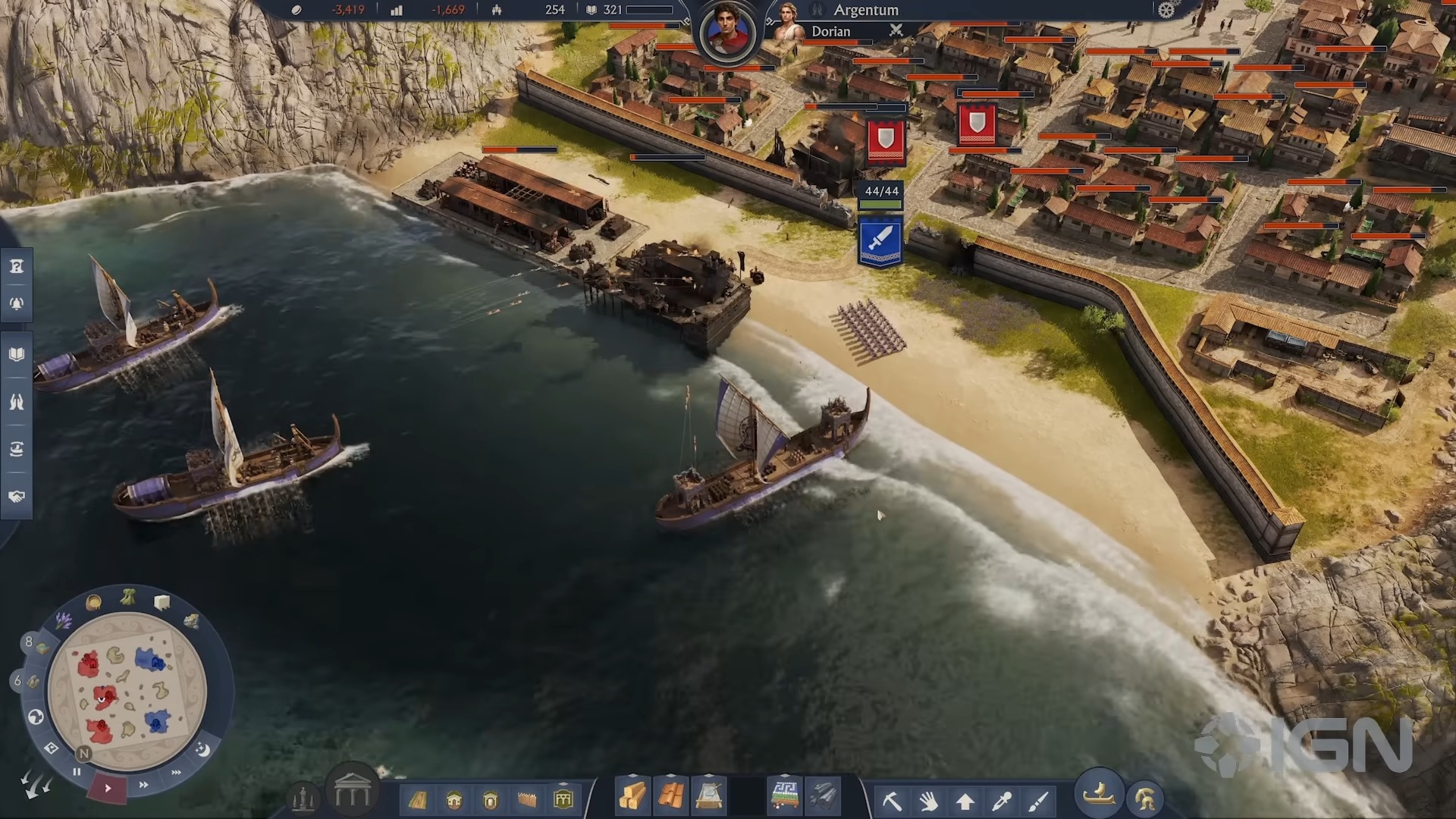
Task: Set game speed to triple fast forward
Action: pos(177,773)
